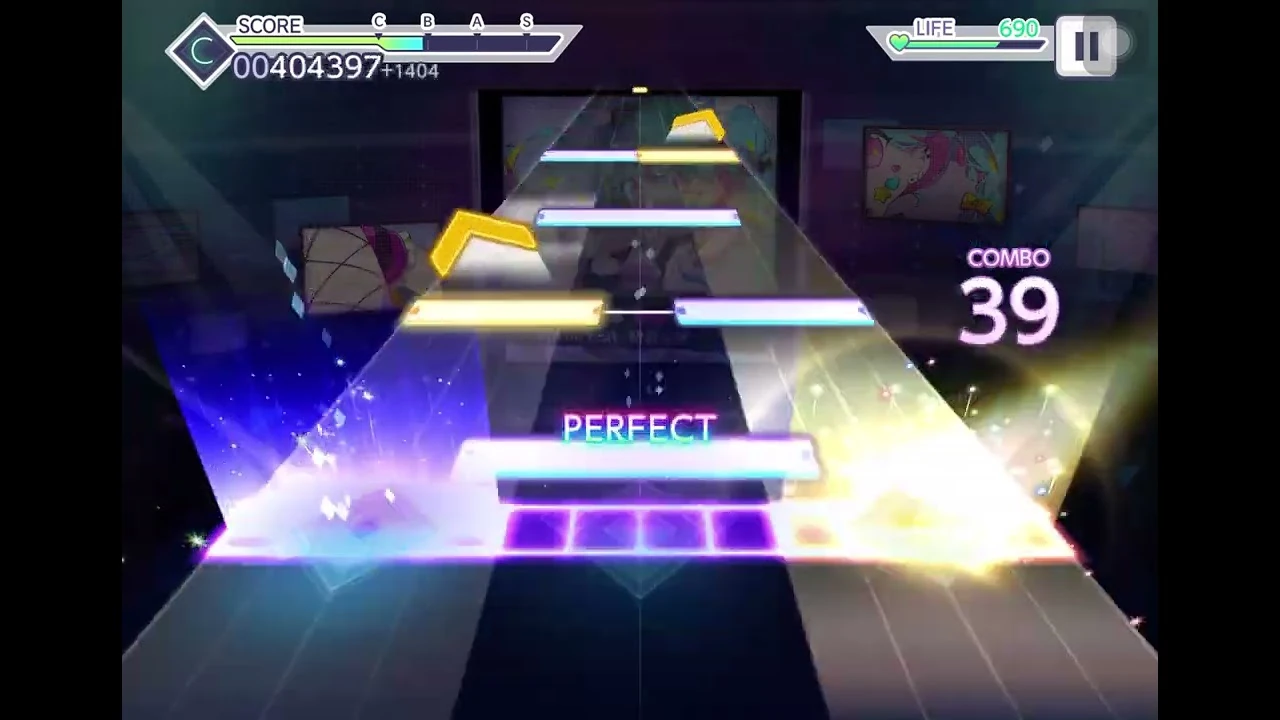1280x720 pixels.
Task: Select the LIFE label on the health bar
Action: click(932, 29)
